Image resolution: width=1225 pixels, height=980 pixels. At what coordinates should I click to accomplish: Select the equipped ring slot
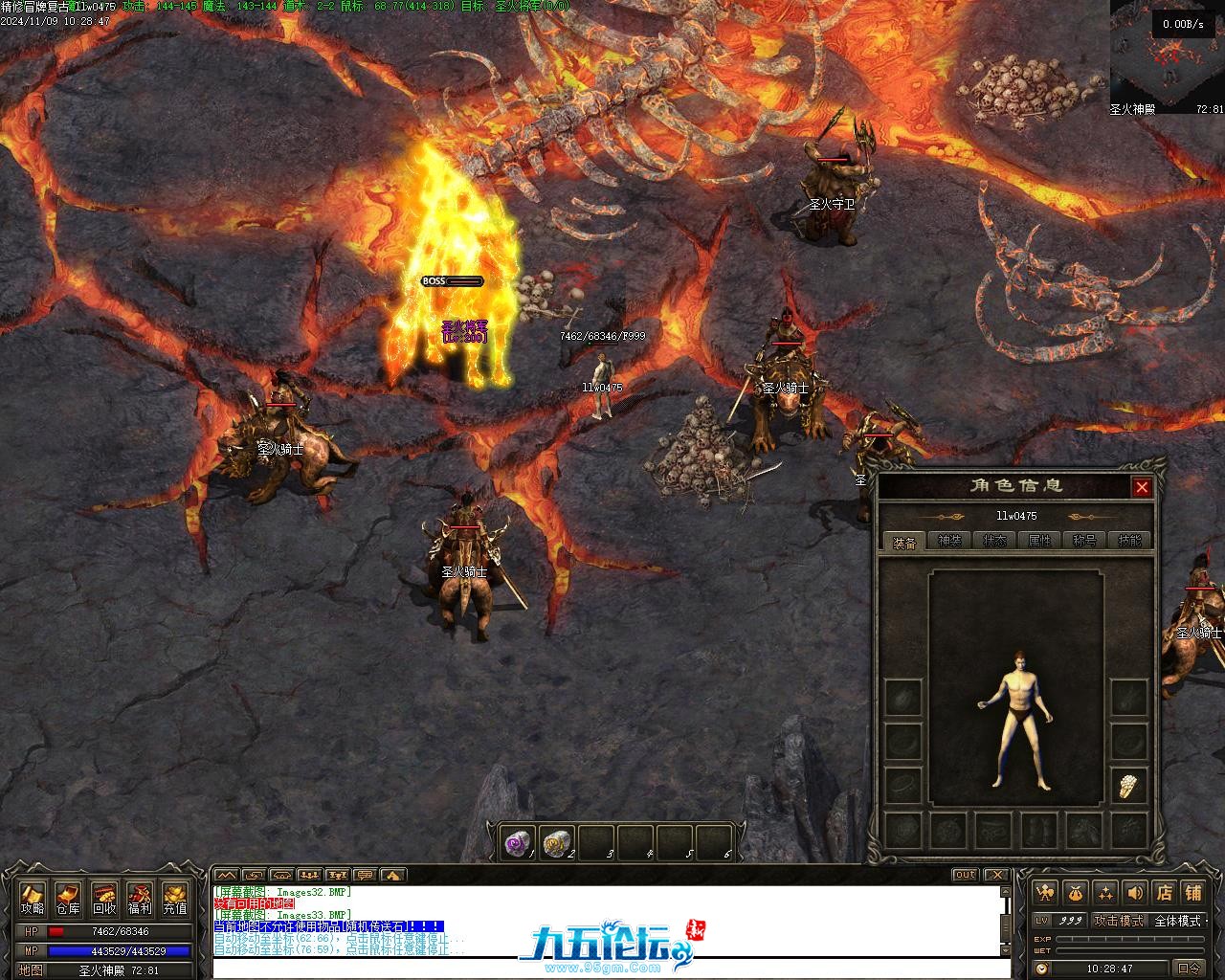pyautogui.click(x=1129, y=786)
